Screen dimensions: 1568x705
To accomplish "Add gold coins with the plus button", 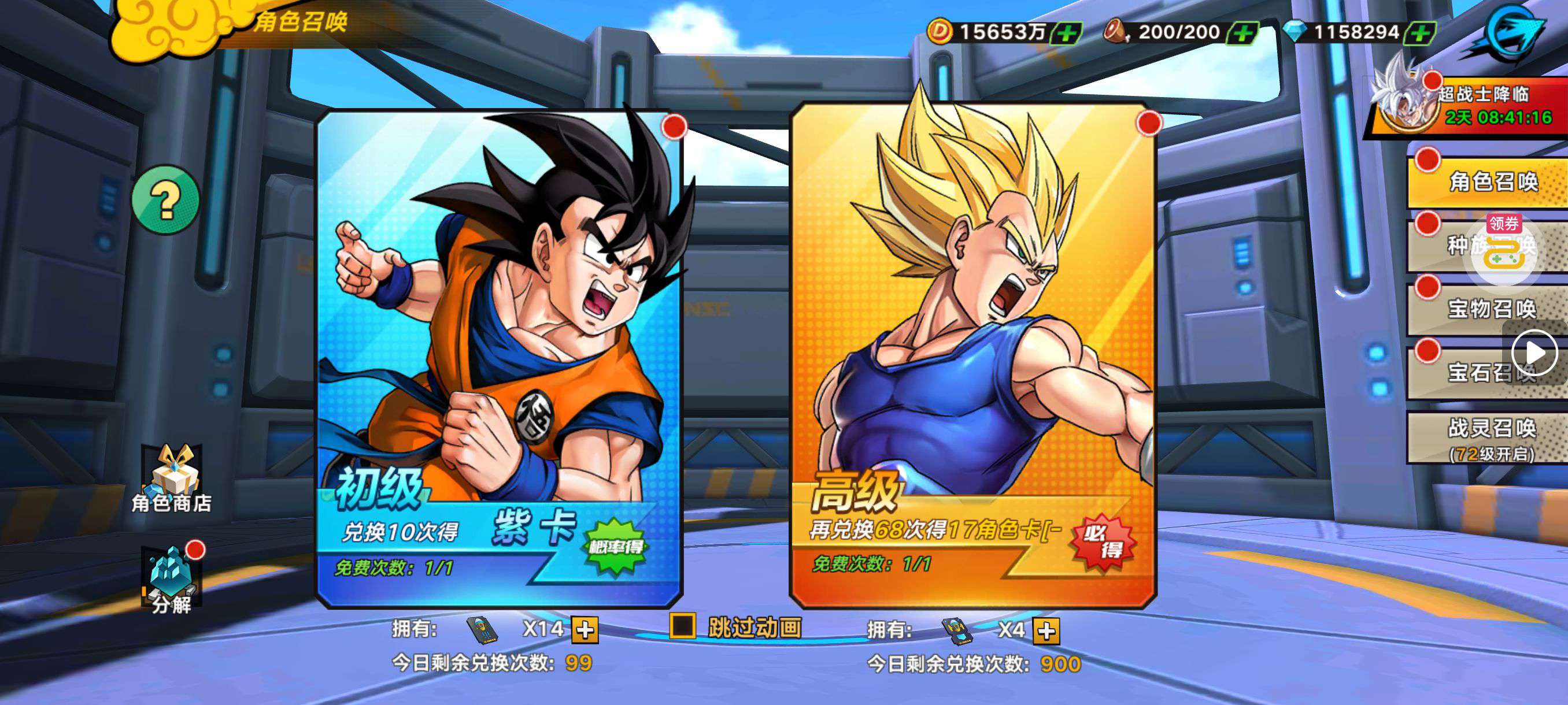I will (1066, 33).
